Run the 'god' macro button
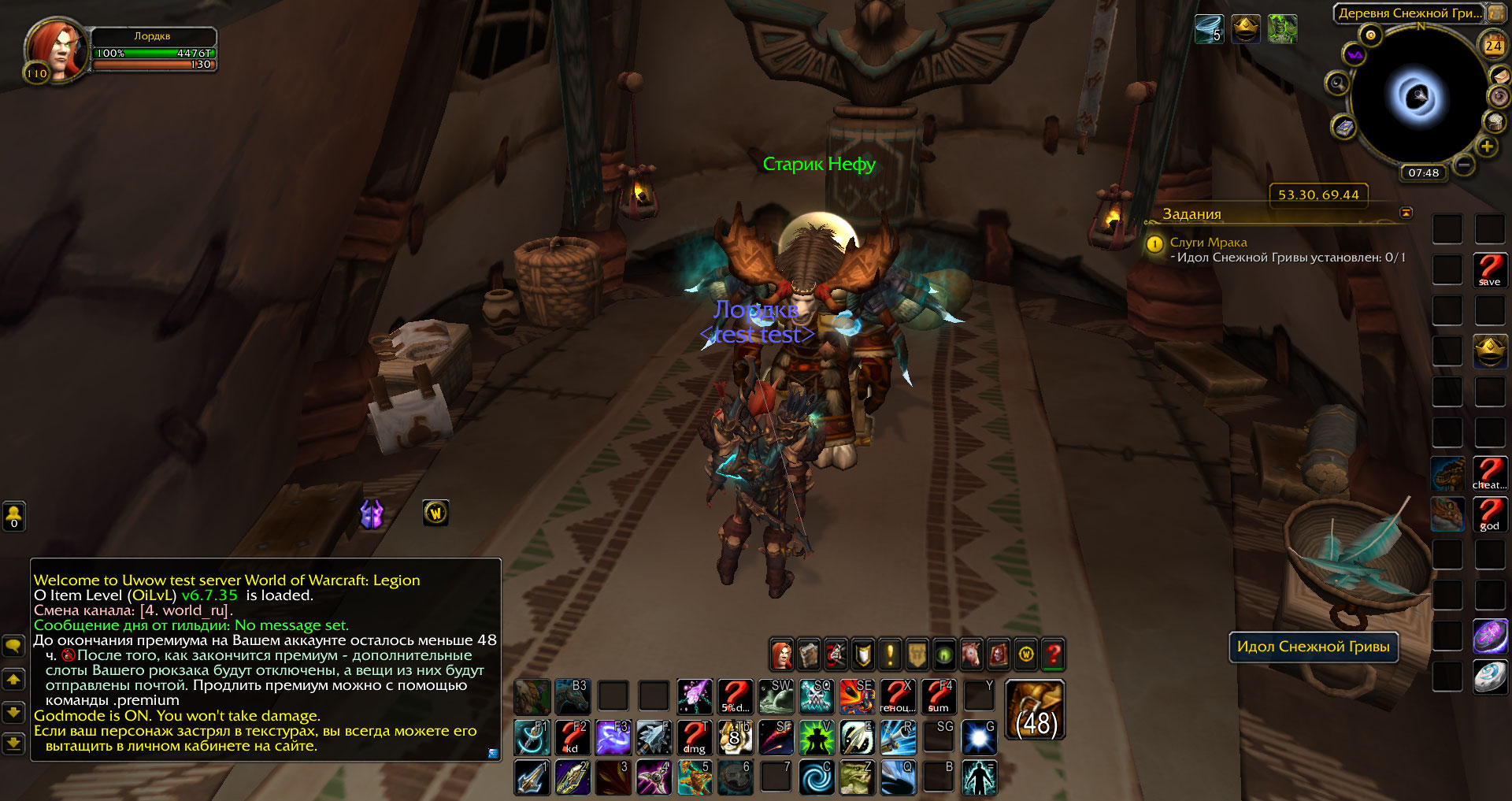This screenshot has width=1512, height=801. (x=1490, y=514)
